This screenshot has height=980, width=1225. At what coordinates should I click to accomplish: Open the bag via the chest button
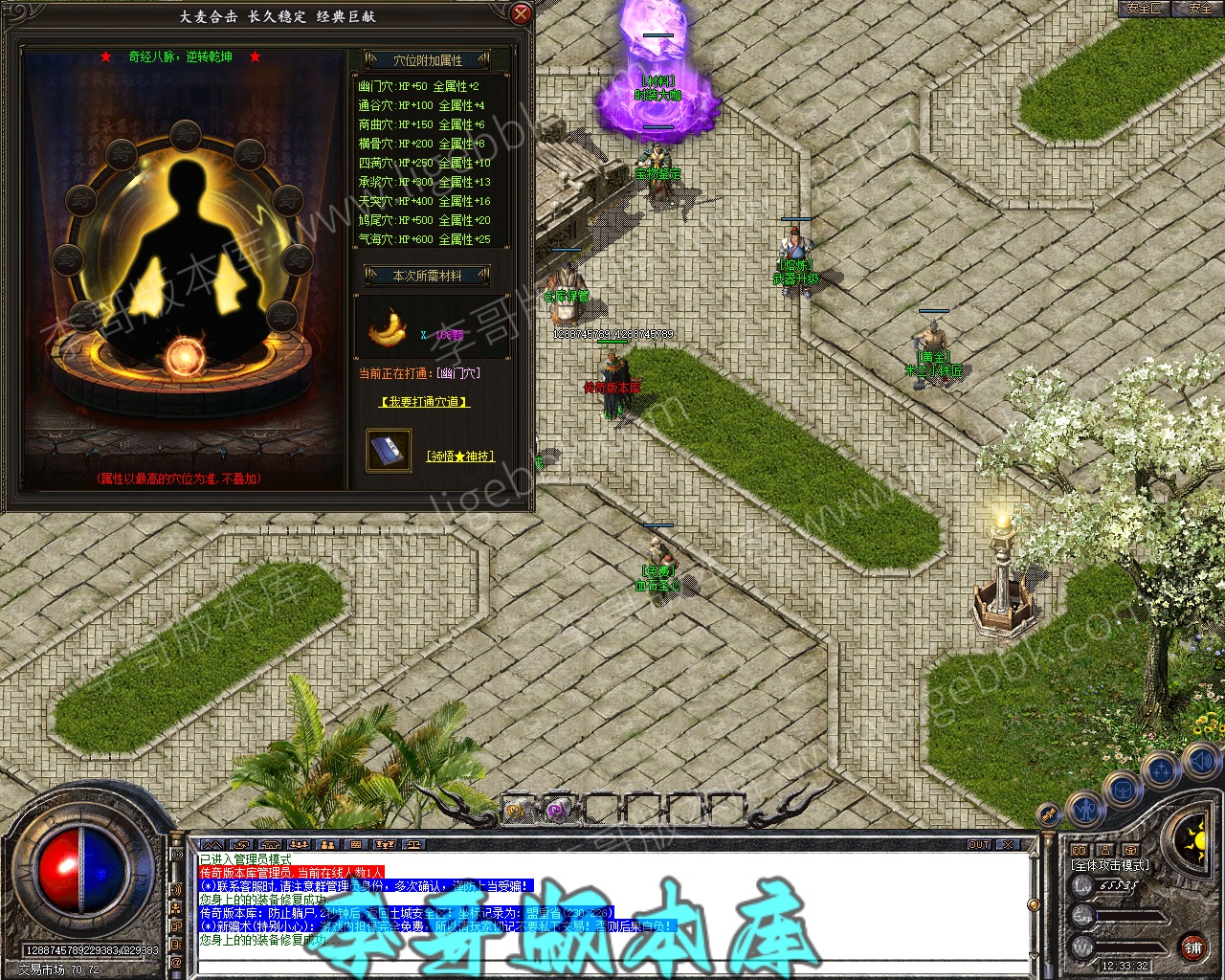[1124, 790]
